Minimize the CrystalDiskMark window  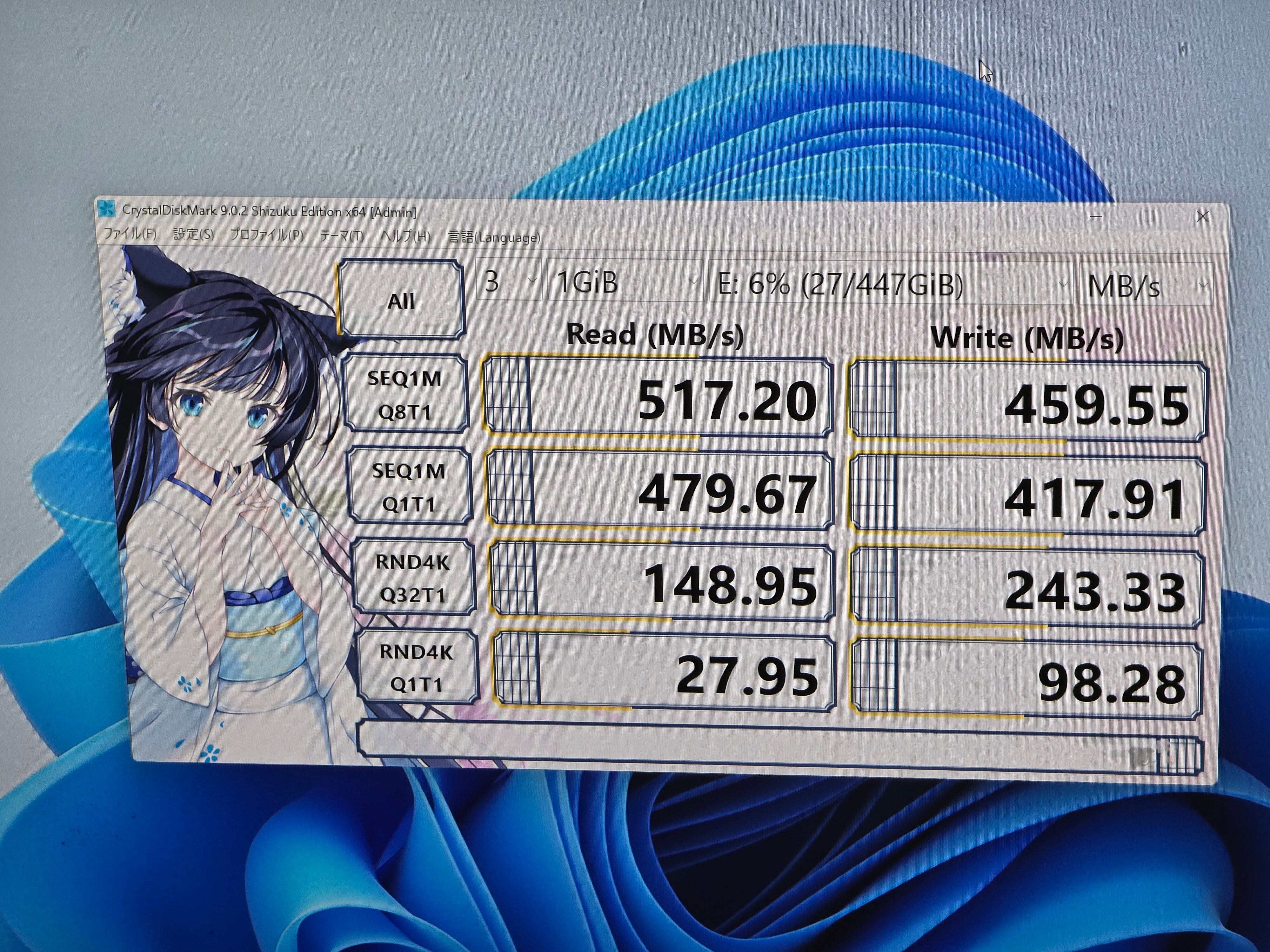coord(1096,216)
